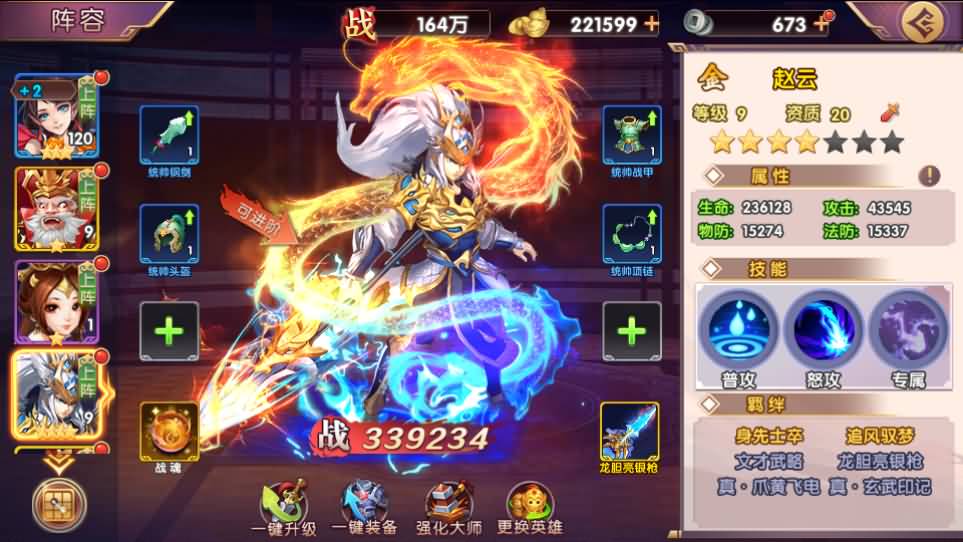Select the 统帅头盔 helmet equipment slot
The height and width of the screenshot is (542, 963).
coord(169,234)
